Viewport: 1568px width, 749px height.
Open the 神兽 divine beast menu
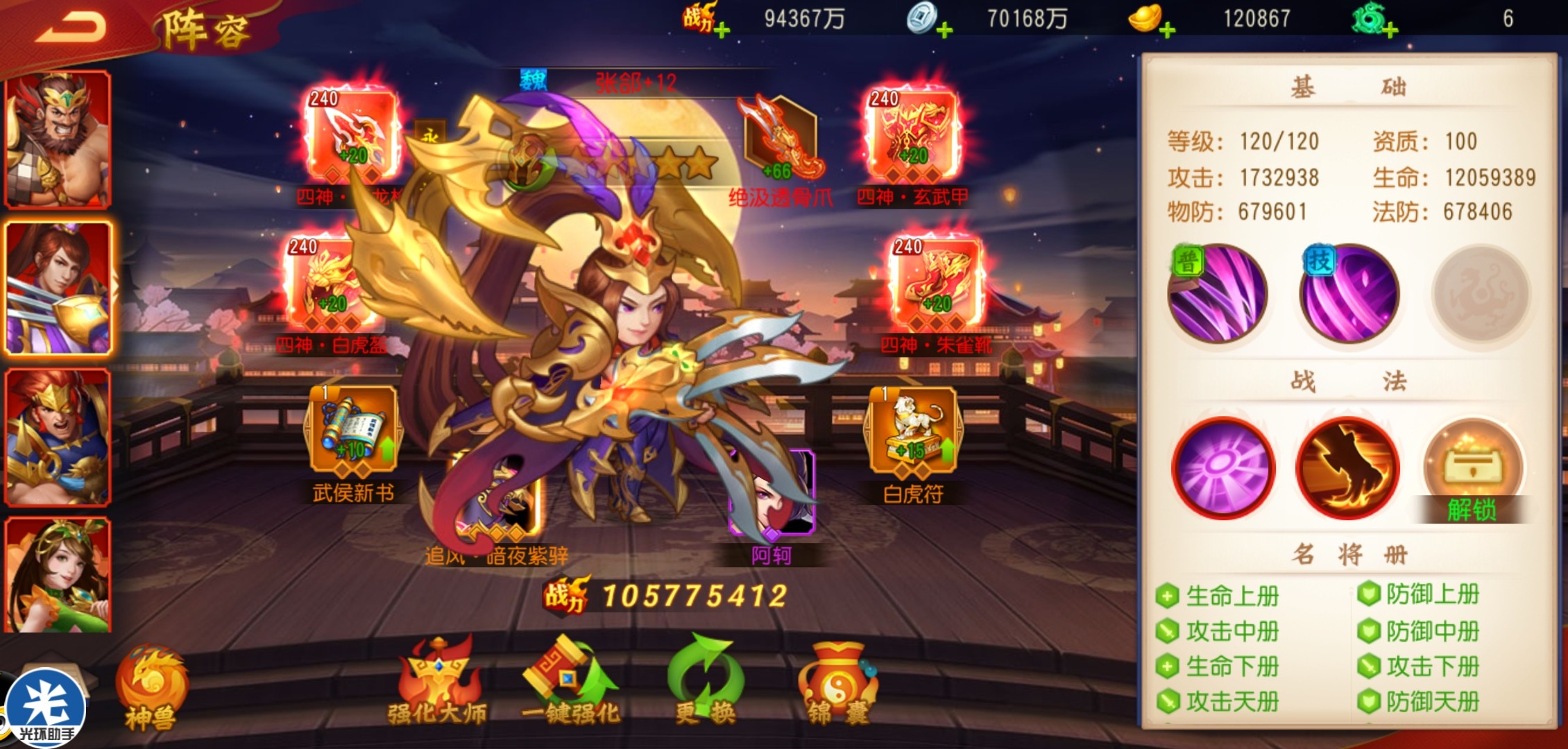[151, 688]
